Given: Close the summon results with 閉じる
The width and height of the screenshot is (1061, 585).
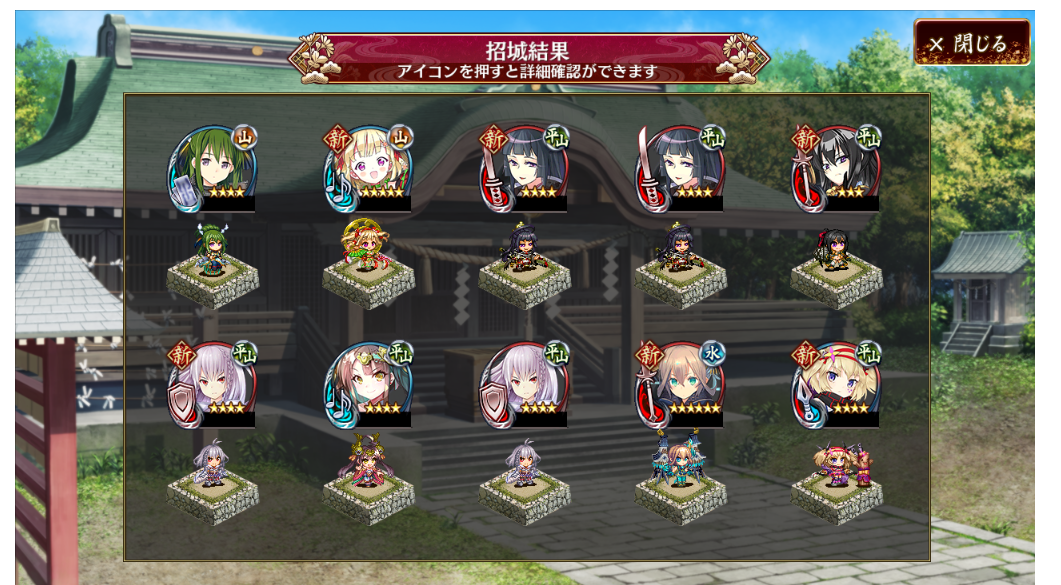Looking at the screenshot, I should tap(971, 44).
